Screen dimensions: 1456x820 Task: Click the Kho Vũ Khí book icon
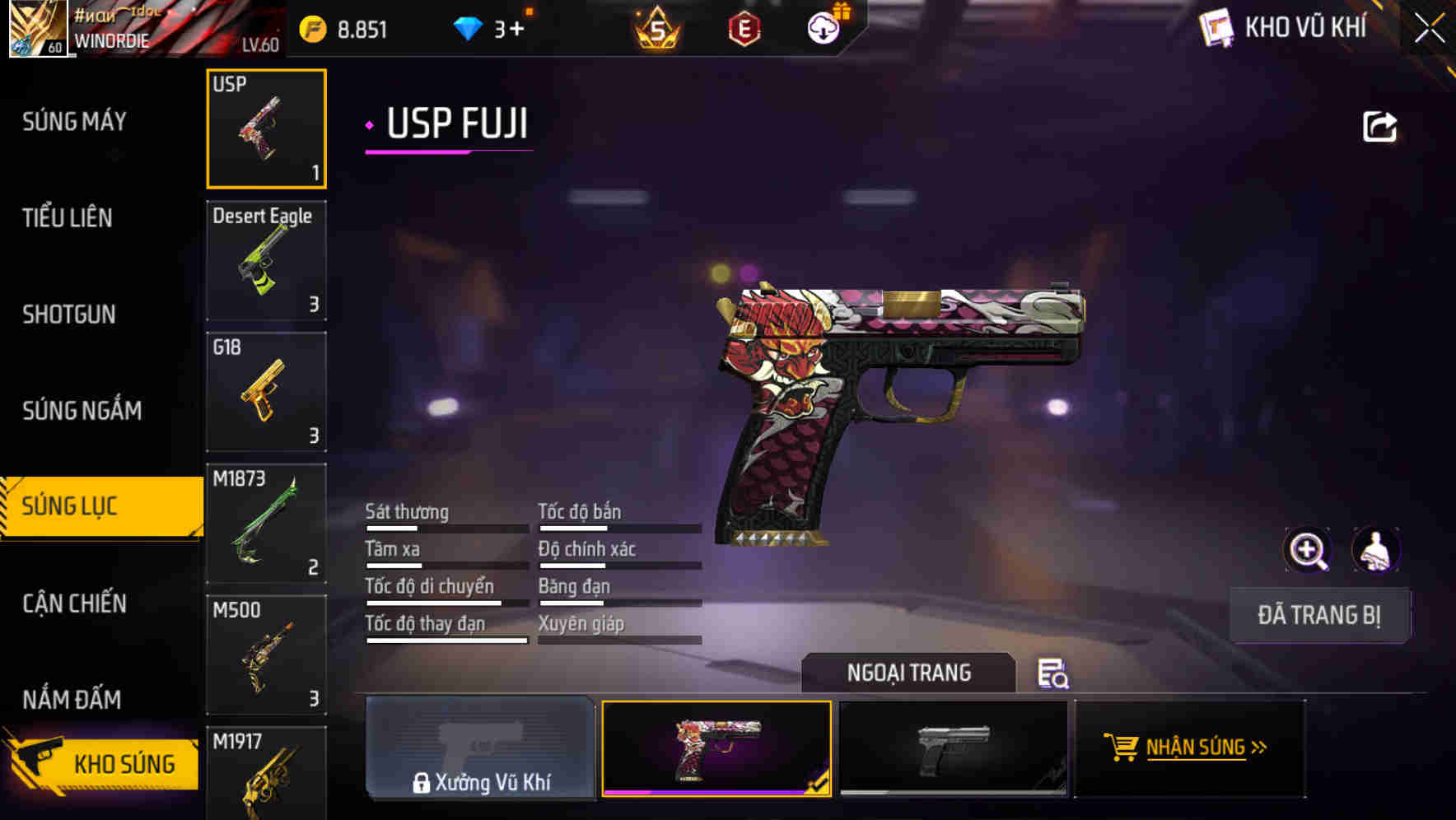pos(1216,27)
